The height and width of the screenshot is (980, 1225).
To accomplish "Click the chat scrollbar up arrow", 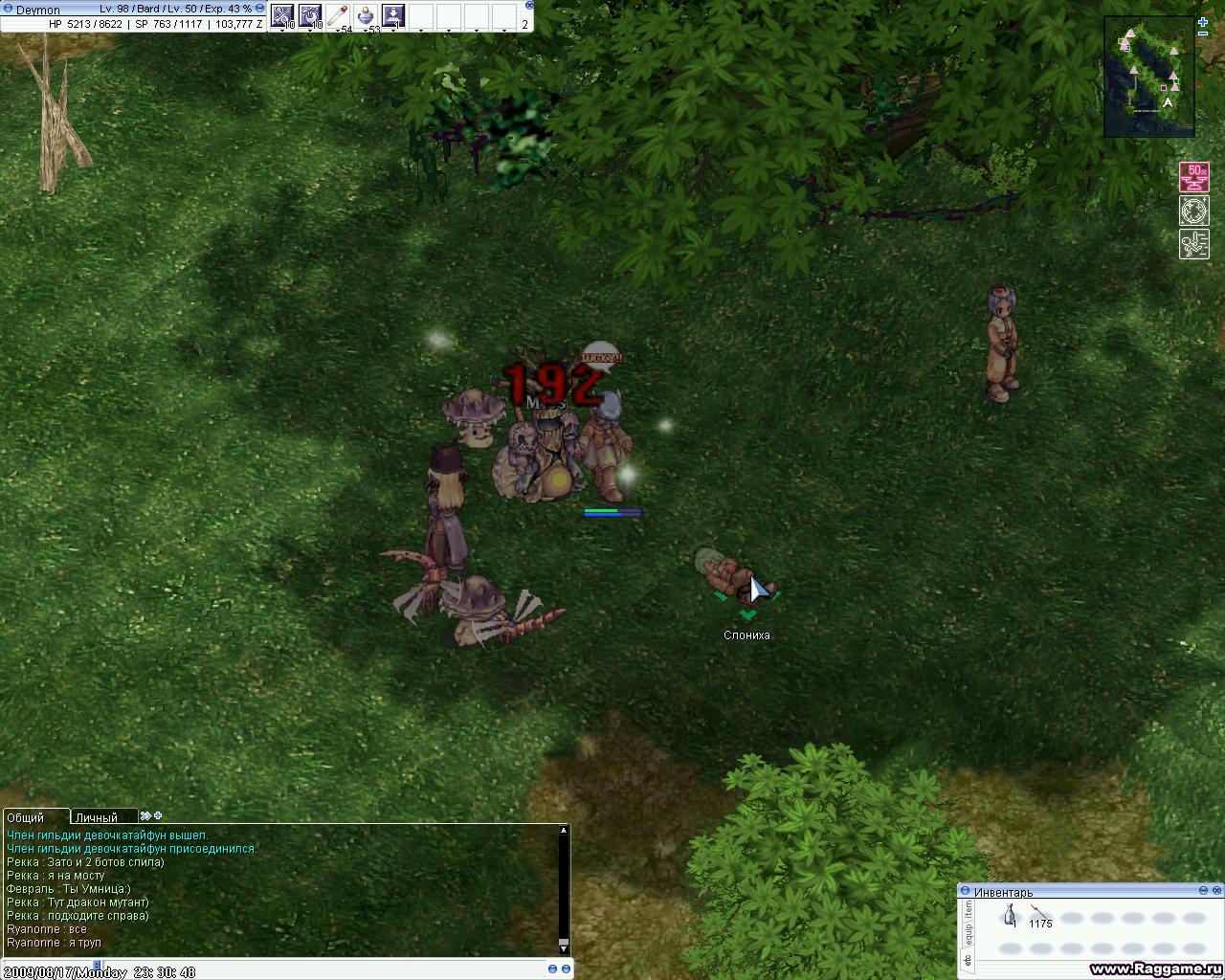I will coord(564,830).
